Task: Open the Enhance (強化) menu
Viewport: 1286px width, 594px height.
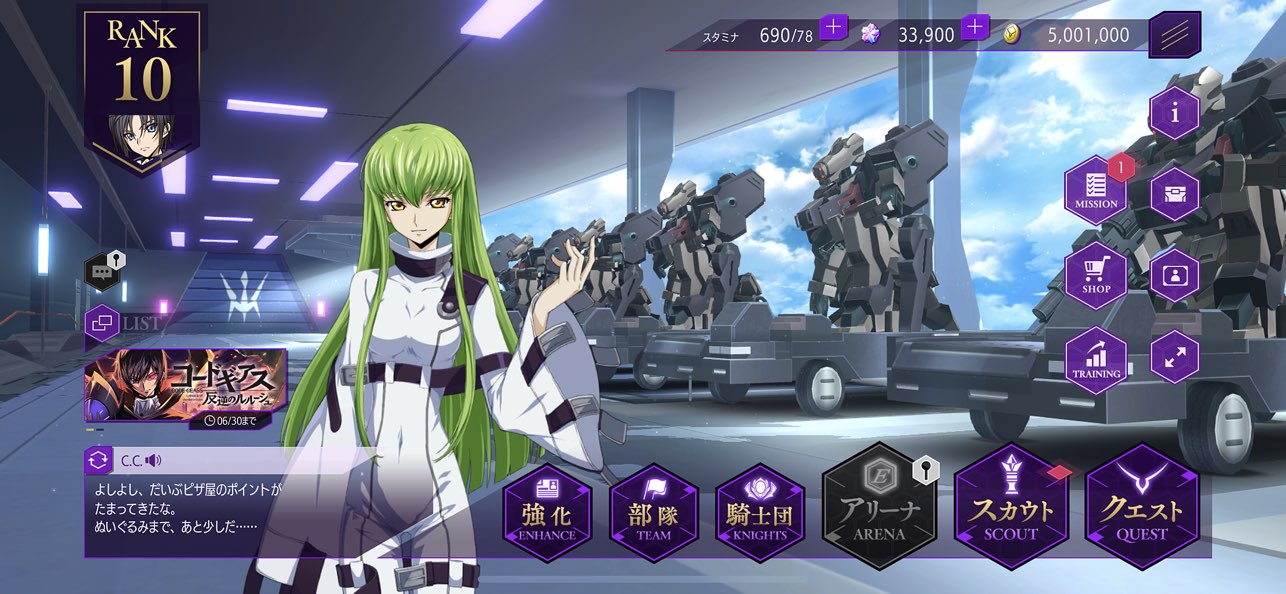Action: 547,513
